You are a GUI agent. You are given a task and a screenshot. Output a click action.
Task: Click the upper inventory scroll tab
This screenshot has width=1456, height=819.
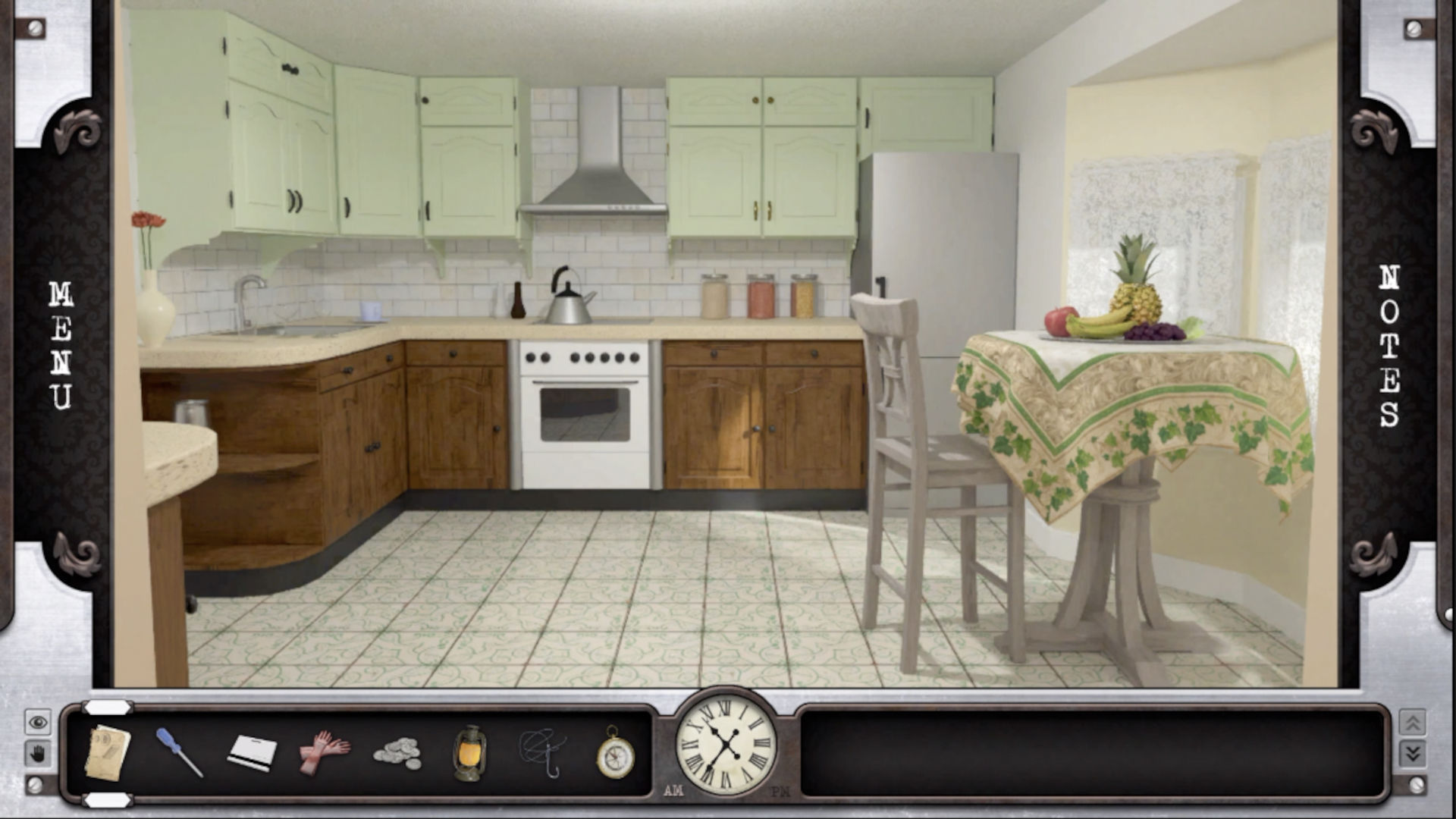pyautogui.click(x=108, y=708)
